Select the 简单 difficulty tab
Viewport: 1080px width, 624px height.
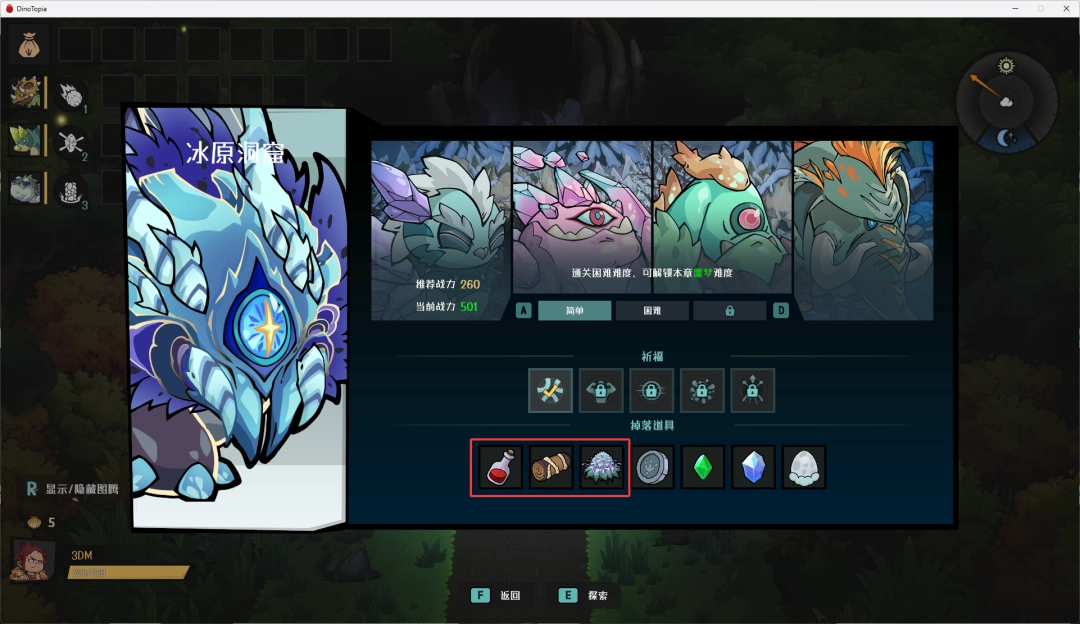click(x=574, y=311)
